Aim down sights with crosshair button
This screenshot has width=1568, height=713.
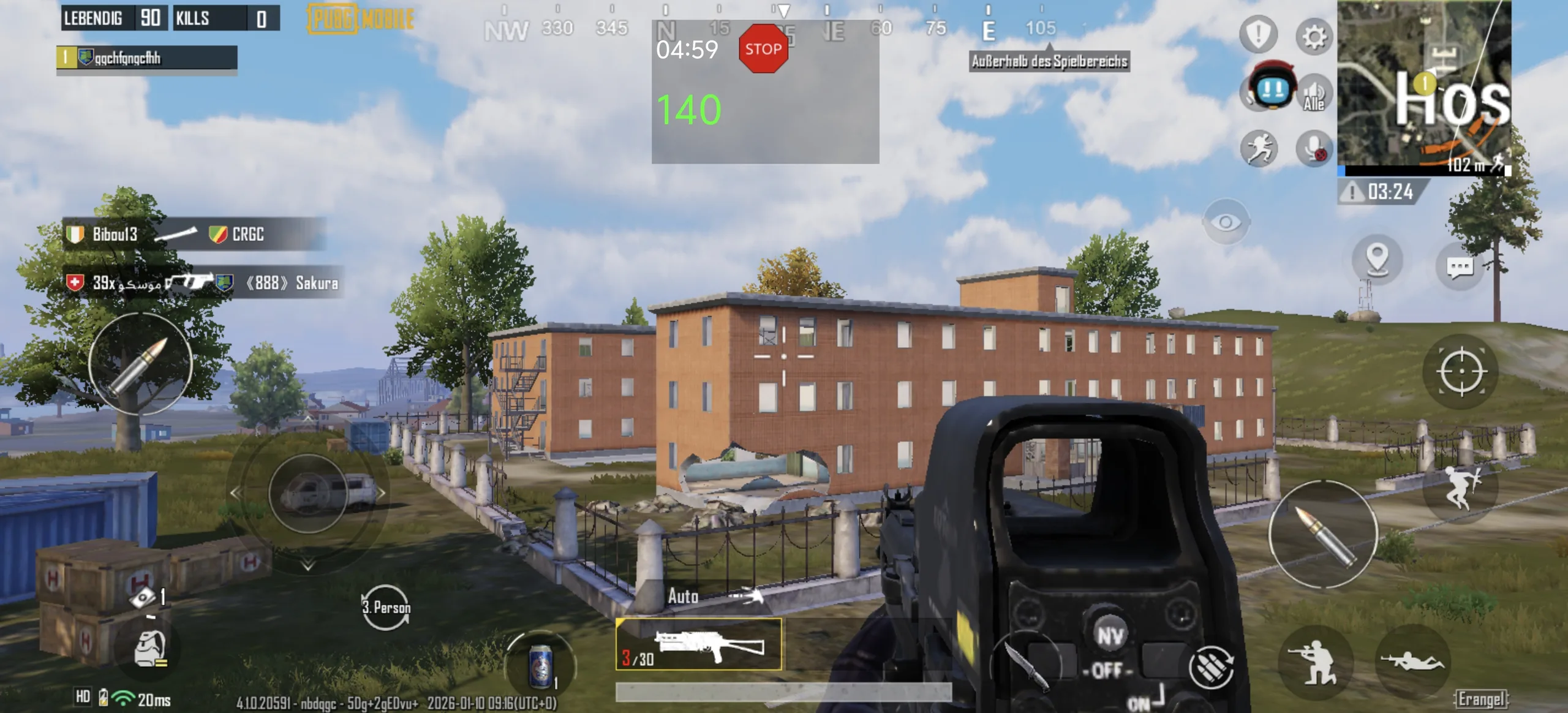coord(1461,371)
